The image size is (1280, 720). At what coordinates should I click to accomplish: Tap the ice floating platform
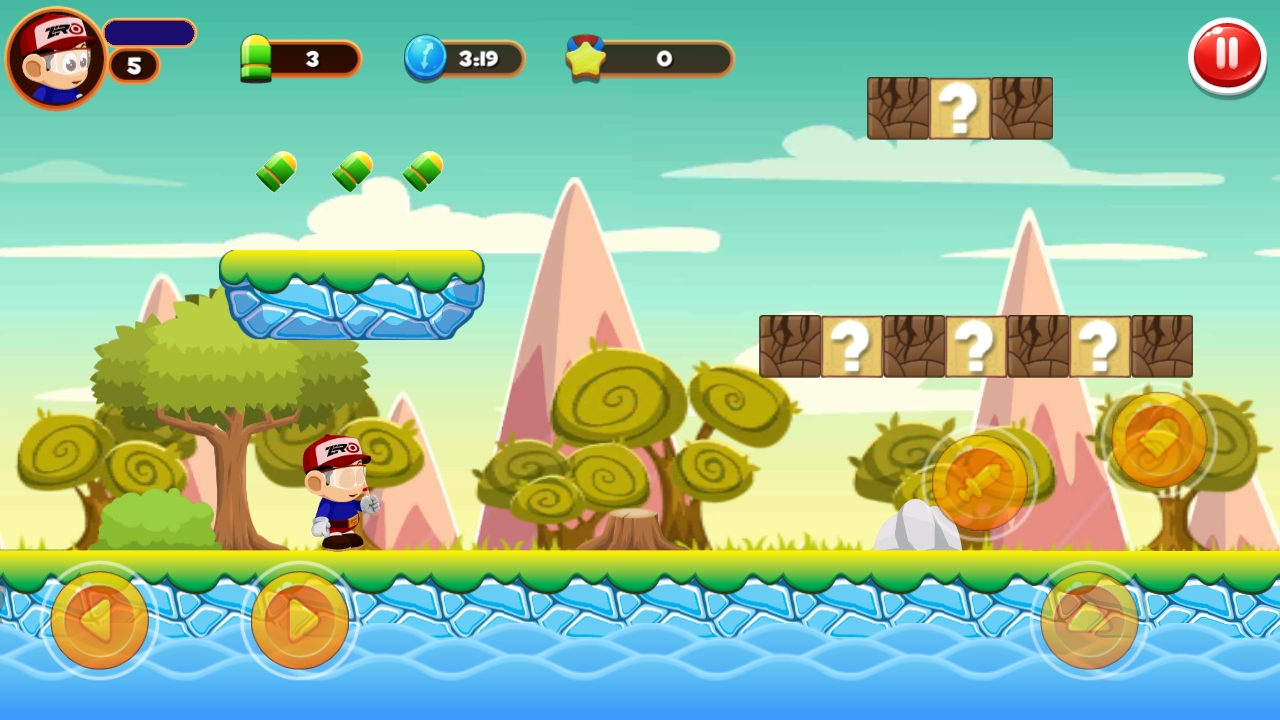(x=351, y=295)
